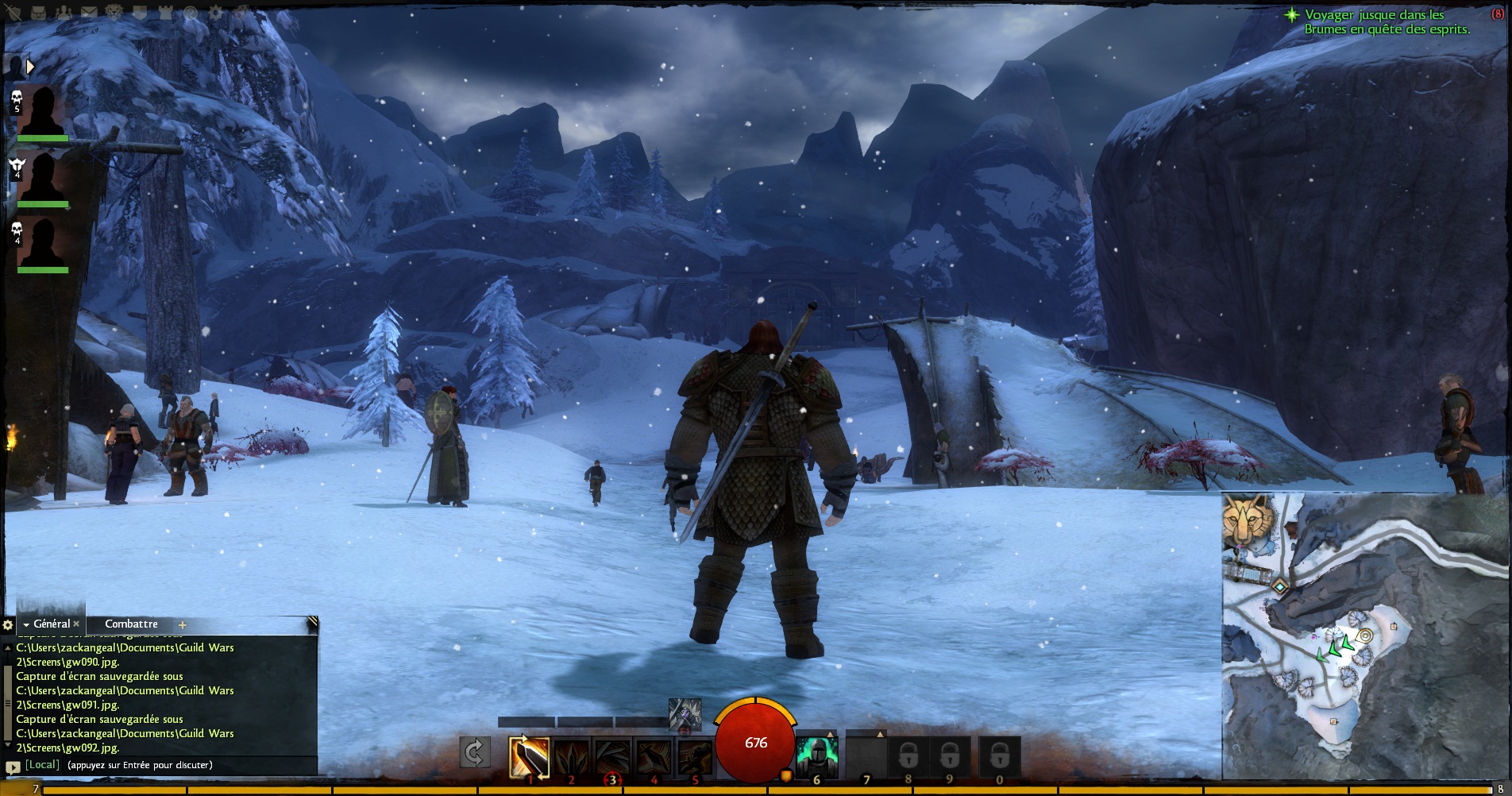
Task: Select the Local chat channel label
Action: (x=42, y=765)
